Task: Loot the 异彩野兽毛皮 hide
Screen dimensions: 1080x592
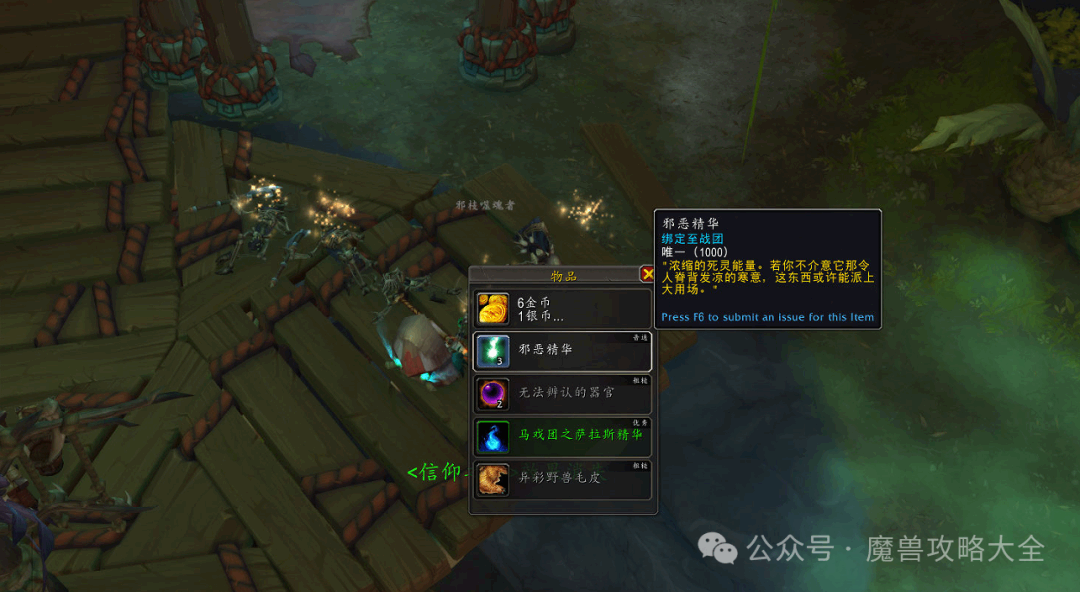Action: coord(562,480)
